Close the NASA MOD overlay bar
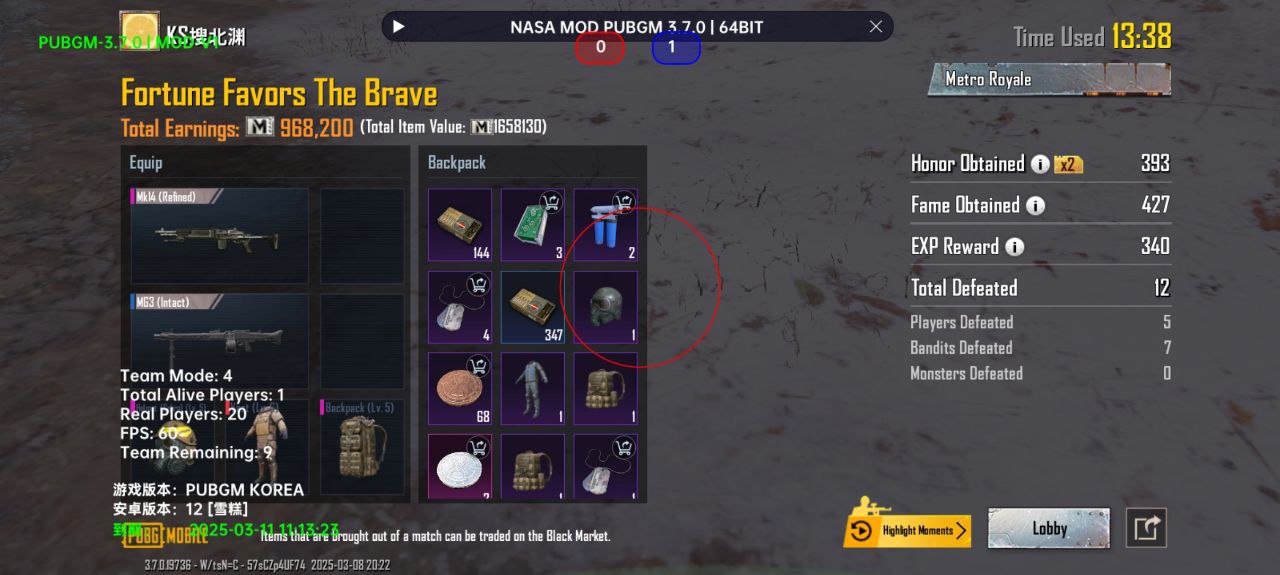Viewport: 1280px width, 575px height. 876,27
